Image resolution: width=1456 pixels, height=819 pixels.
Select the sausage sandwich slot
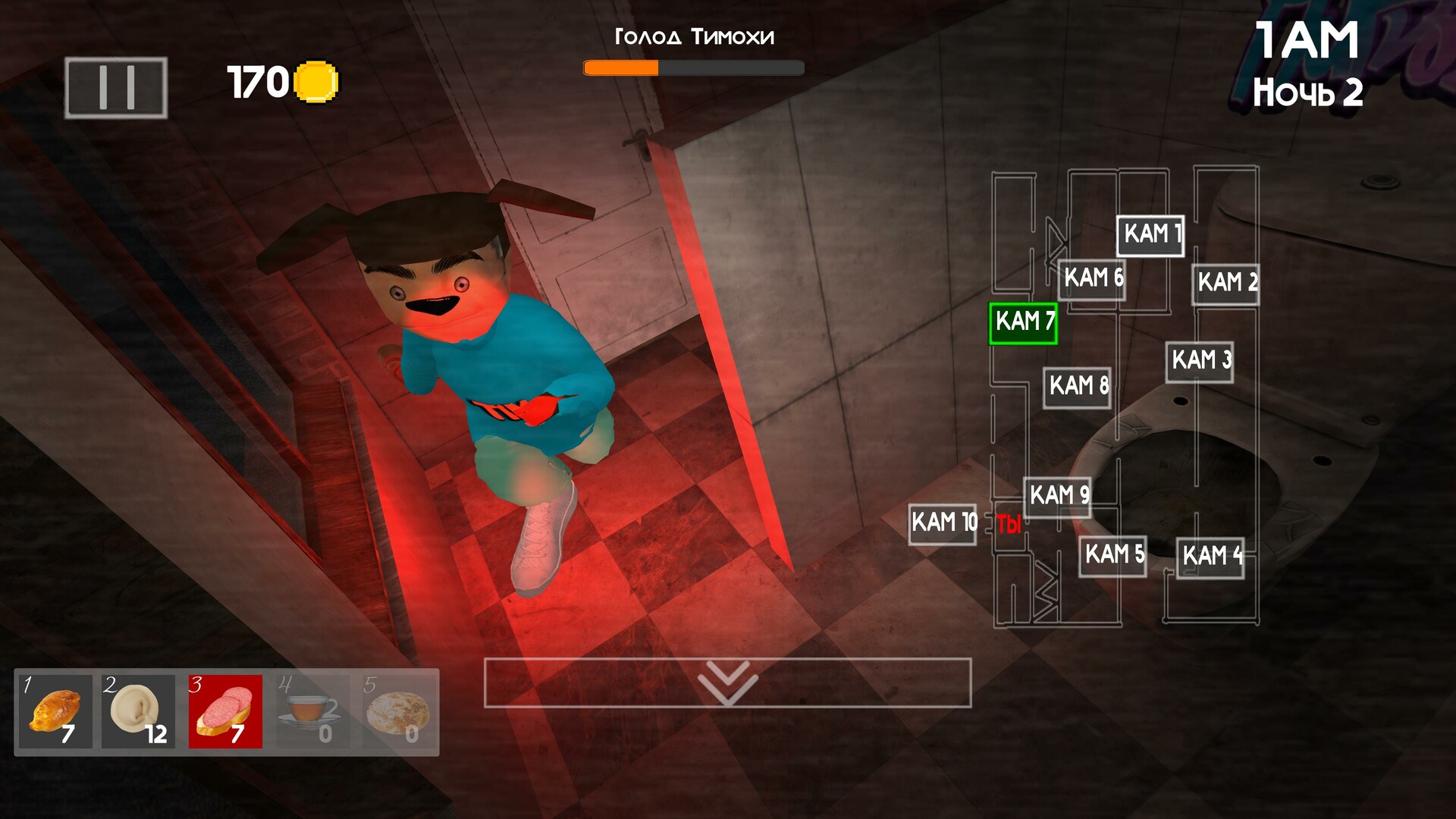(x=225, y=711)
